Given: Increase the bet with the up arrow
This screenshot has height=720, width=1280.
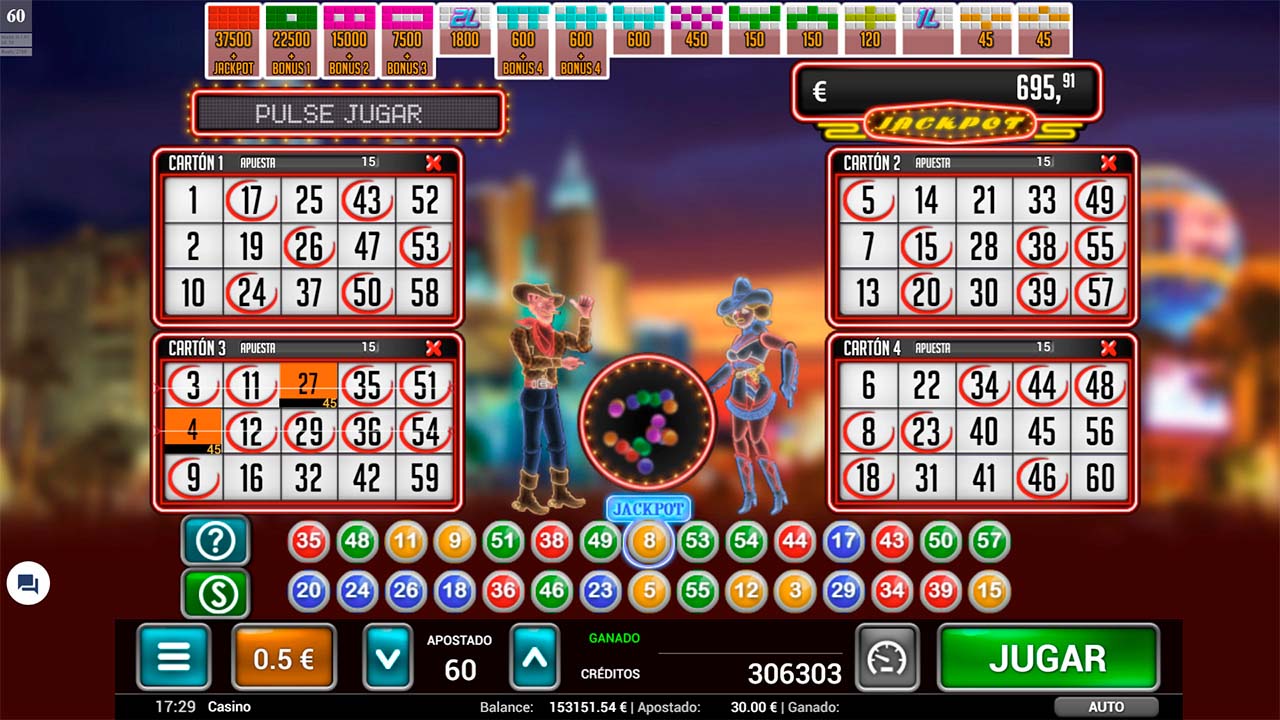Looking at the screenshot, I should [534, 657].
